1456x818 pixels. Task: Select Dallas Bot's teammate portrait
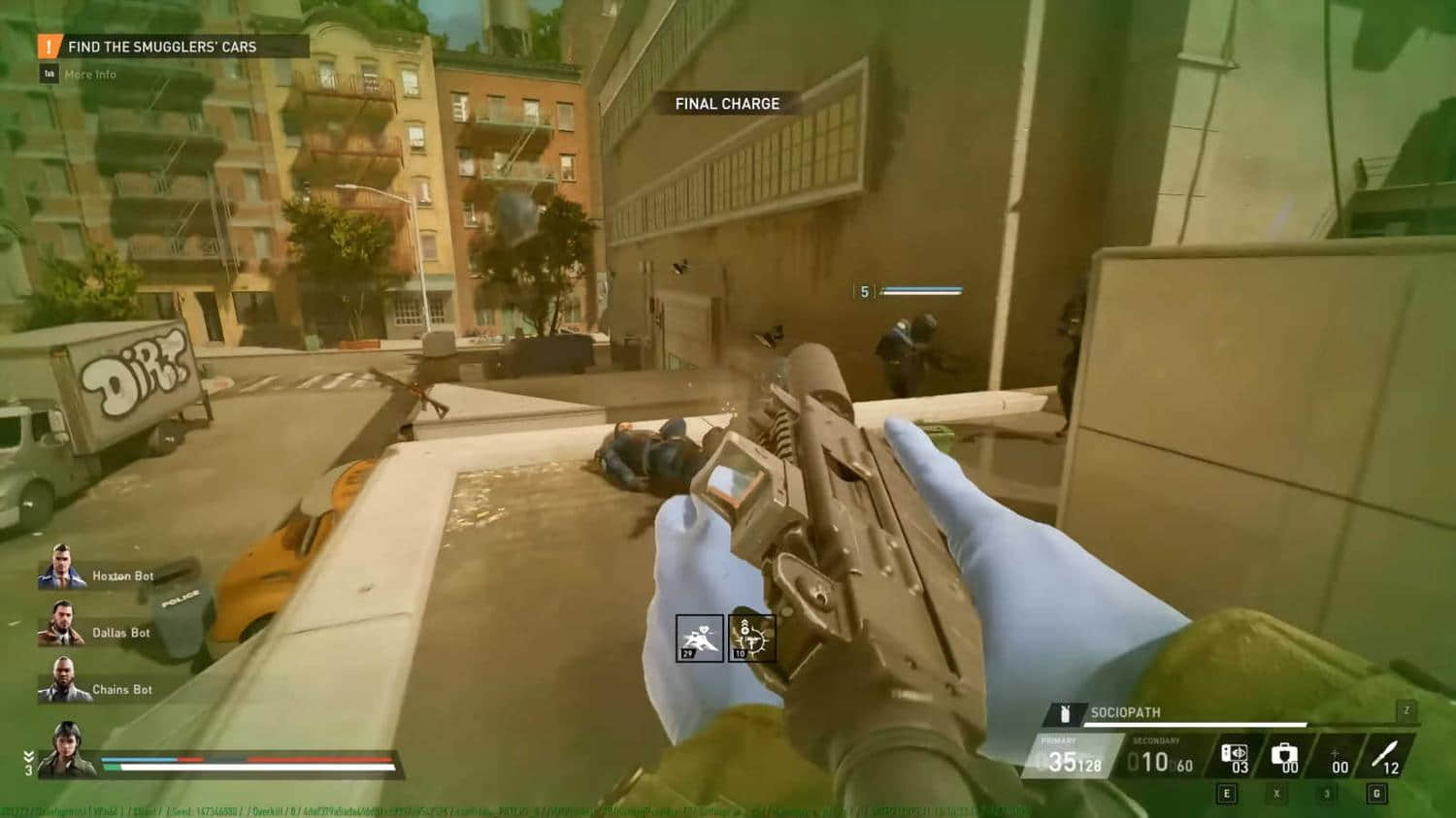(x=61, y=624)
